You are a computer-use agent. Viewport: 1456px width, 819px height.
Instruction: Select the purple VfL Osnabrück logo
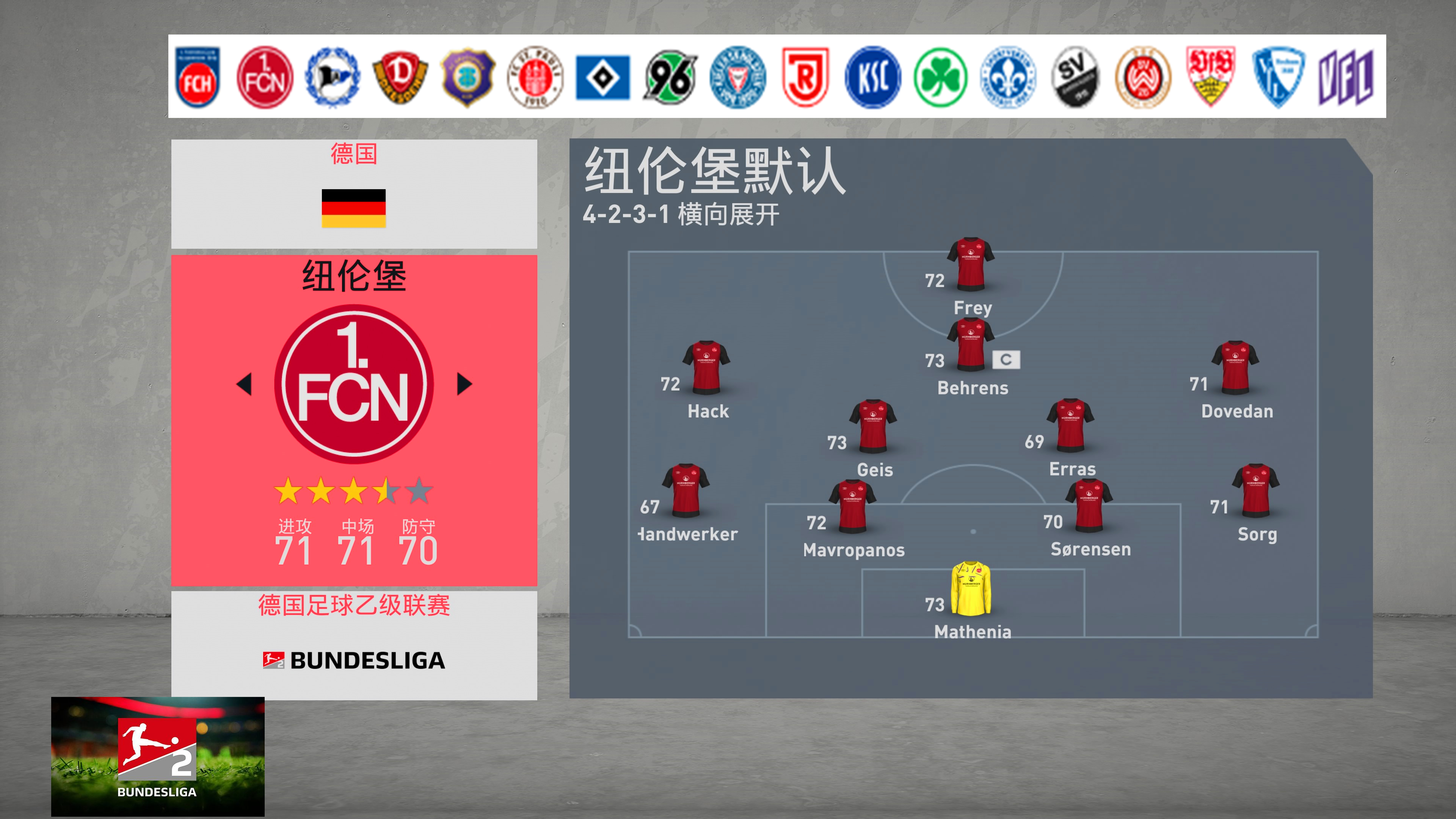pos(1346,77)
